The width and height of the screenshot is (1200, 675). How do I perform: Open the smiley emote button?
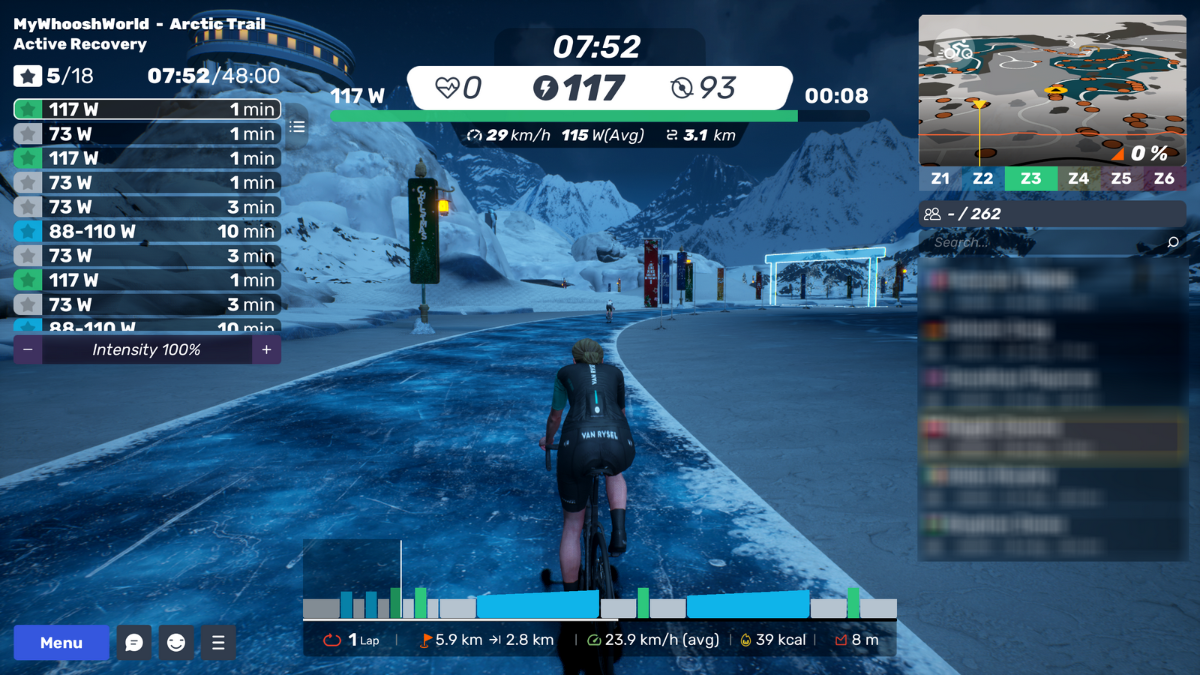tap(176, 643)
